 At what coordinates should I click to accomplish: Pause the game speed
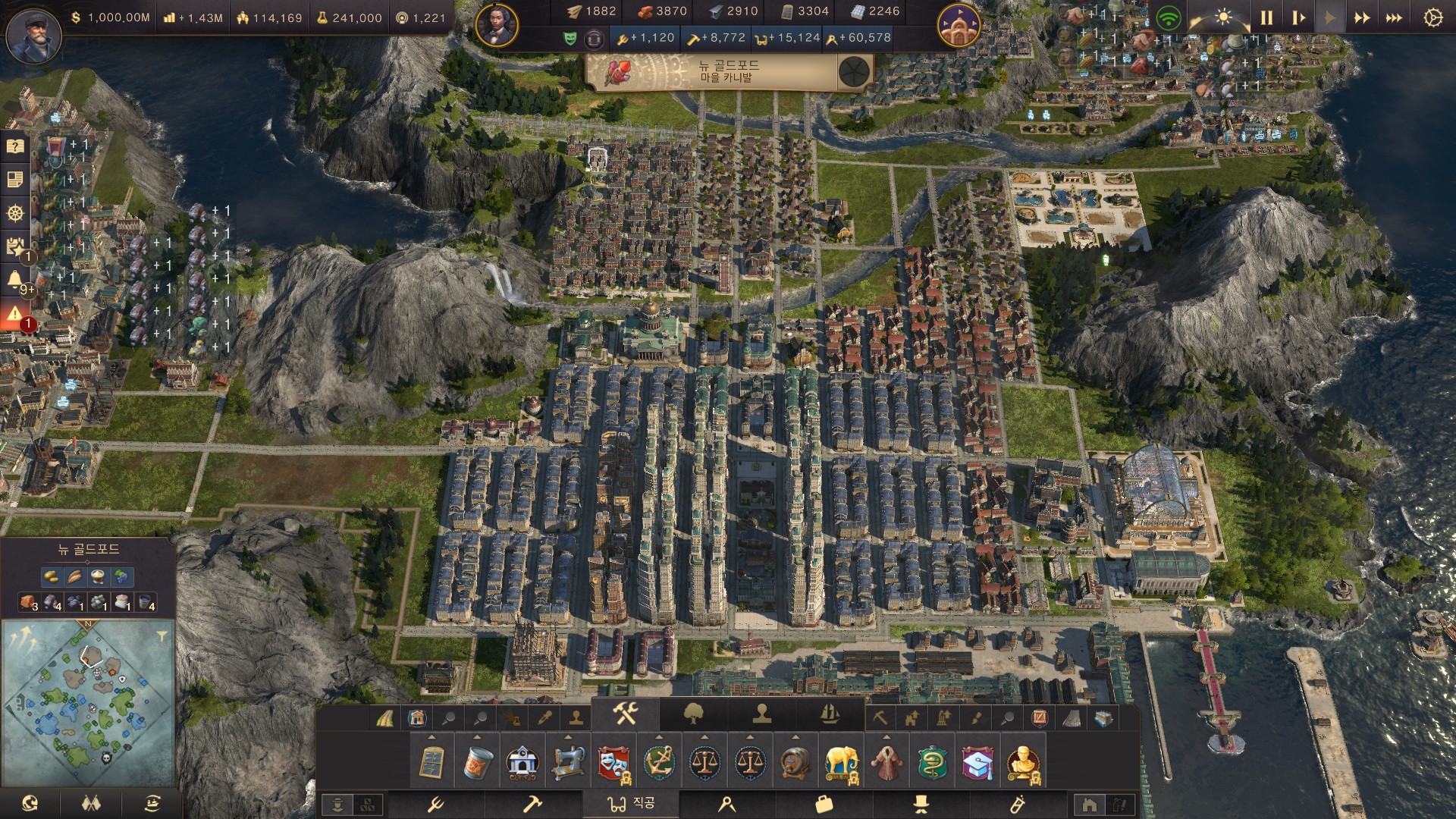click(1266, 17)
